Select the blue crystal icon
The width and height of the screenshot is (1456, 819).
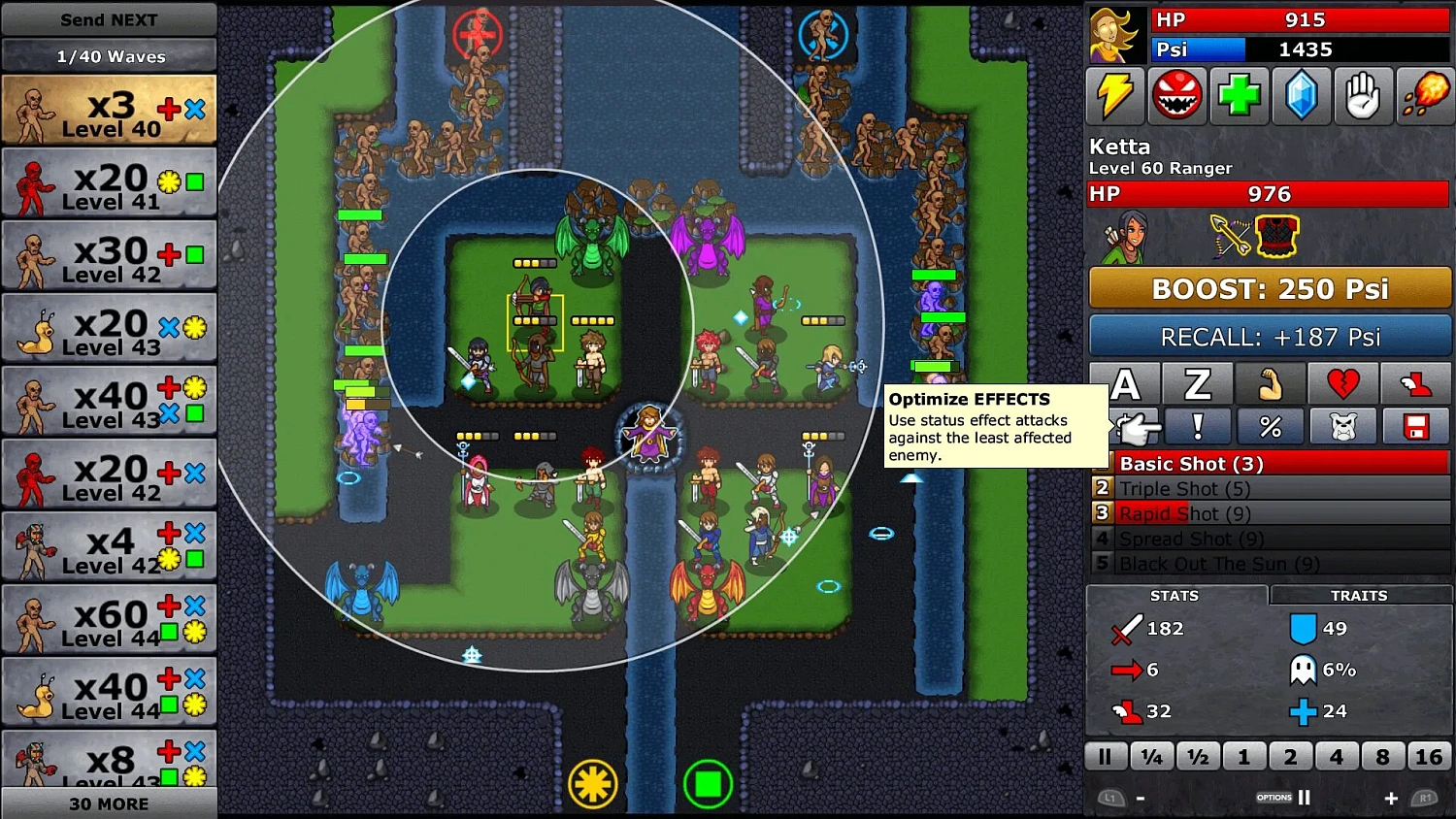coord(1302,96)
